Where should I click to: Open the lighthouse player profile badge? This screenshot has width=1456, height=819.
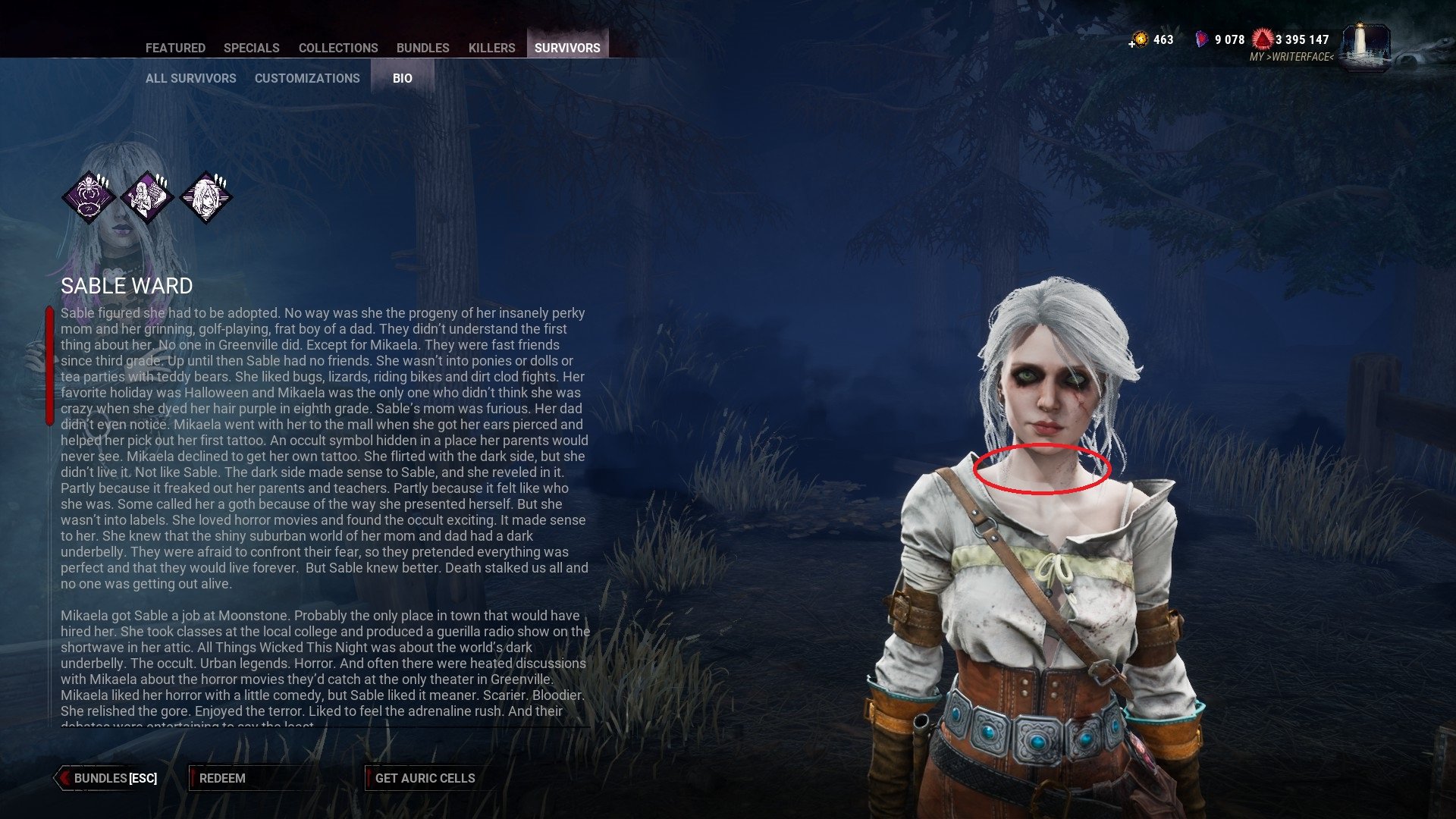point(1366,47)
